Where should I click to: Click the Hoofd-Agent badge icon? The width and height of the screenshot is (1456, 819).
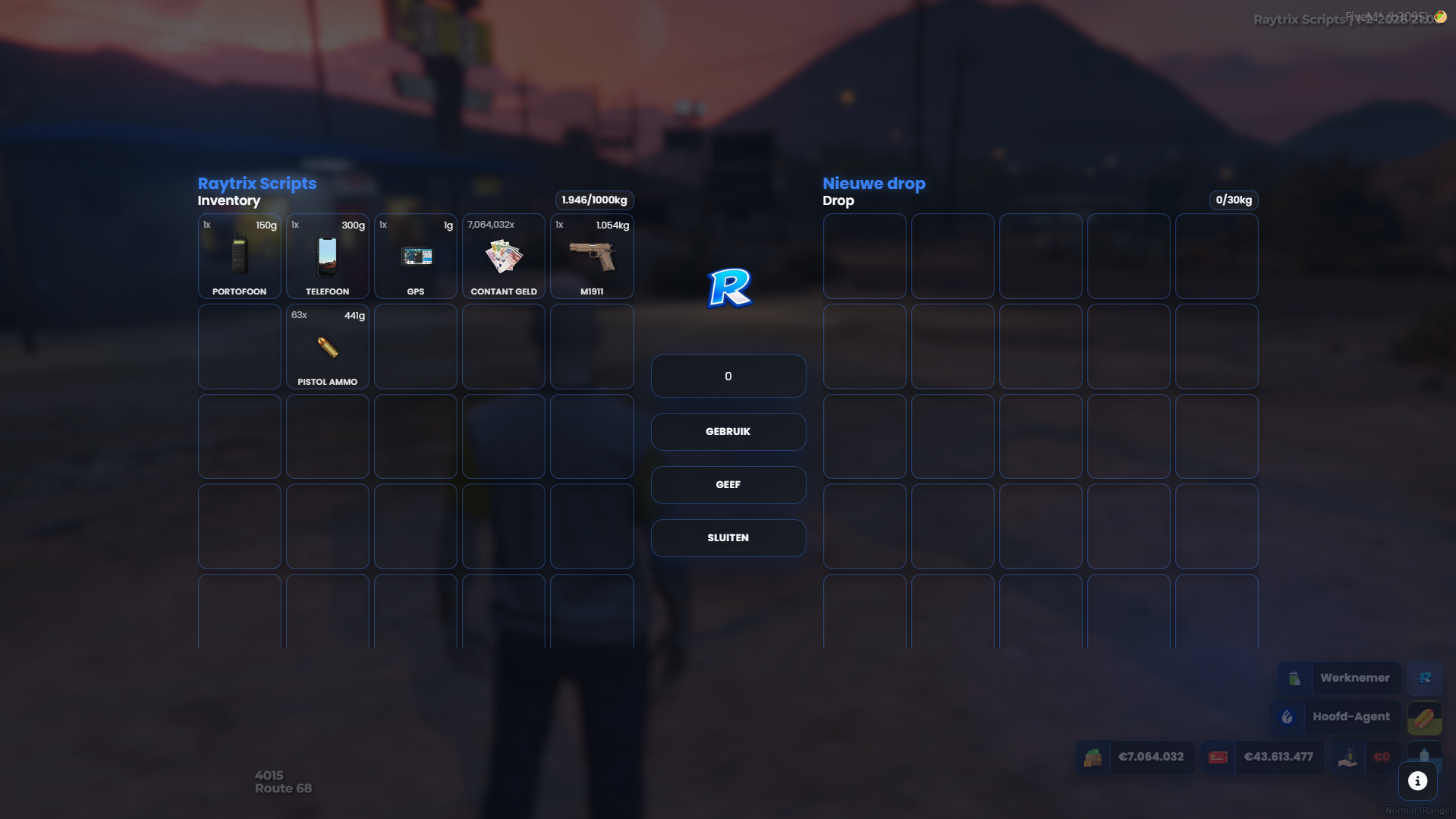pos(1288,717)
